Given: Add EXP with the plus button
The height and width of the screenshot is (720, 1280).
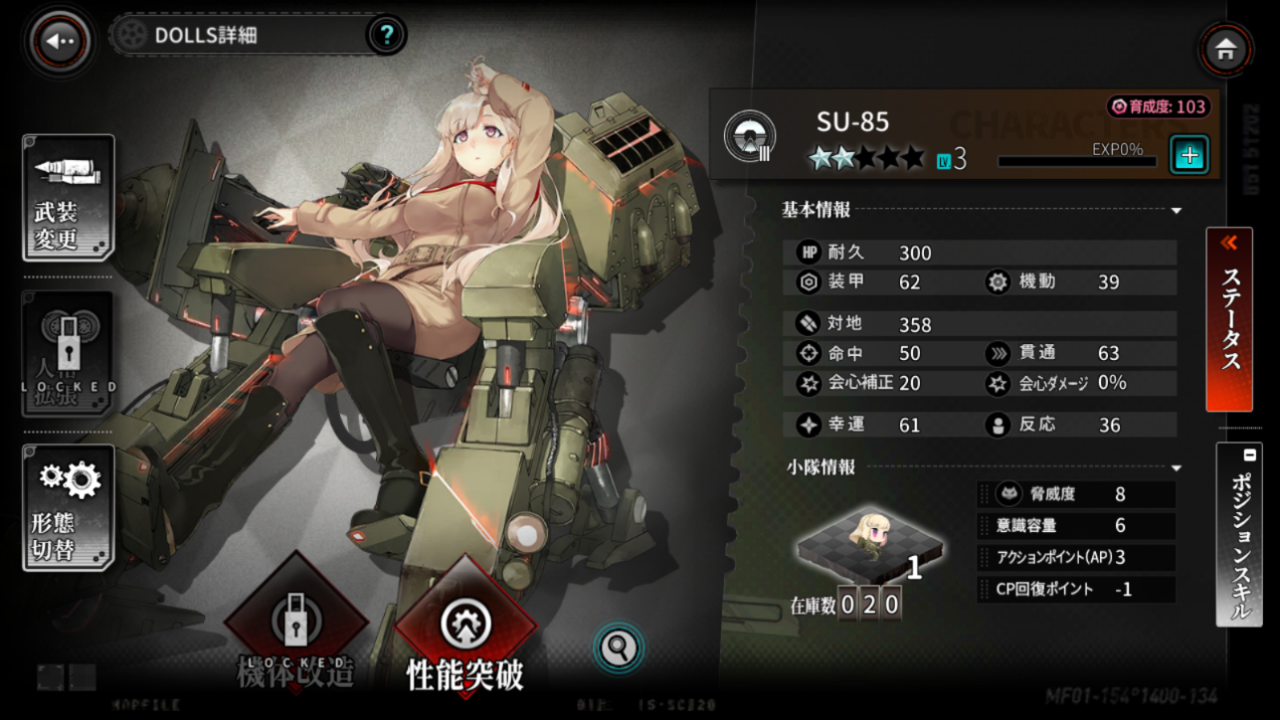Looking at the screenshot, I should (1190, 155).
